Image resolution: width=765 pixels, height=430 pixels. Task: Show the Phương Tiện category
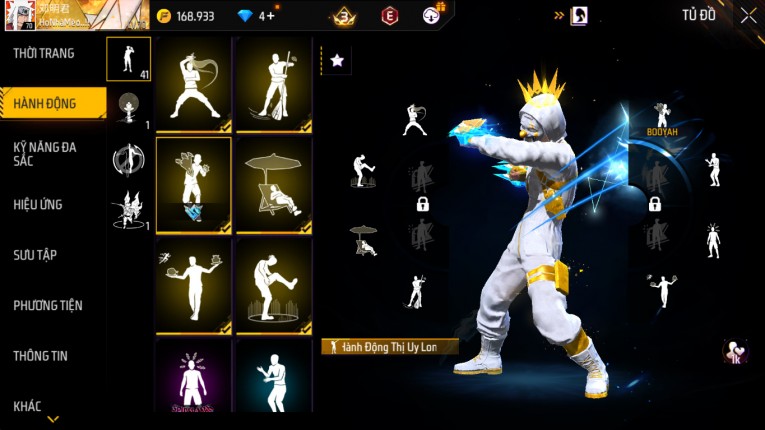pyautogui.click(x=48, y=305)
